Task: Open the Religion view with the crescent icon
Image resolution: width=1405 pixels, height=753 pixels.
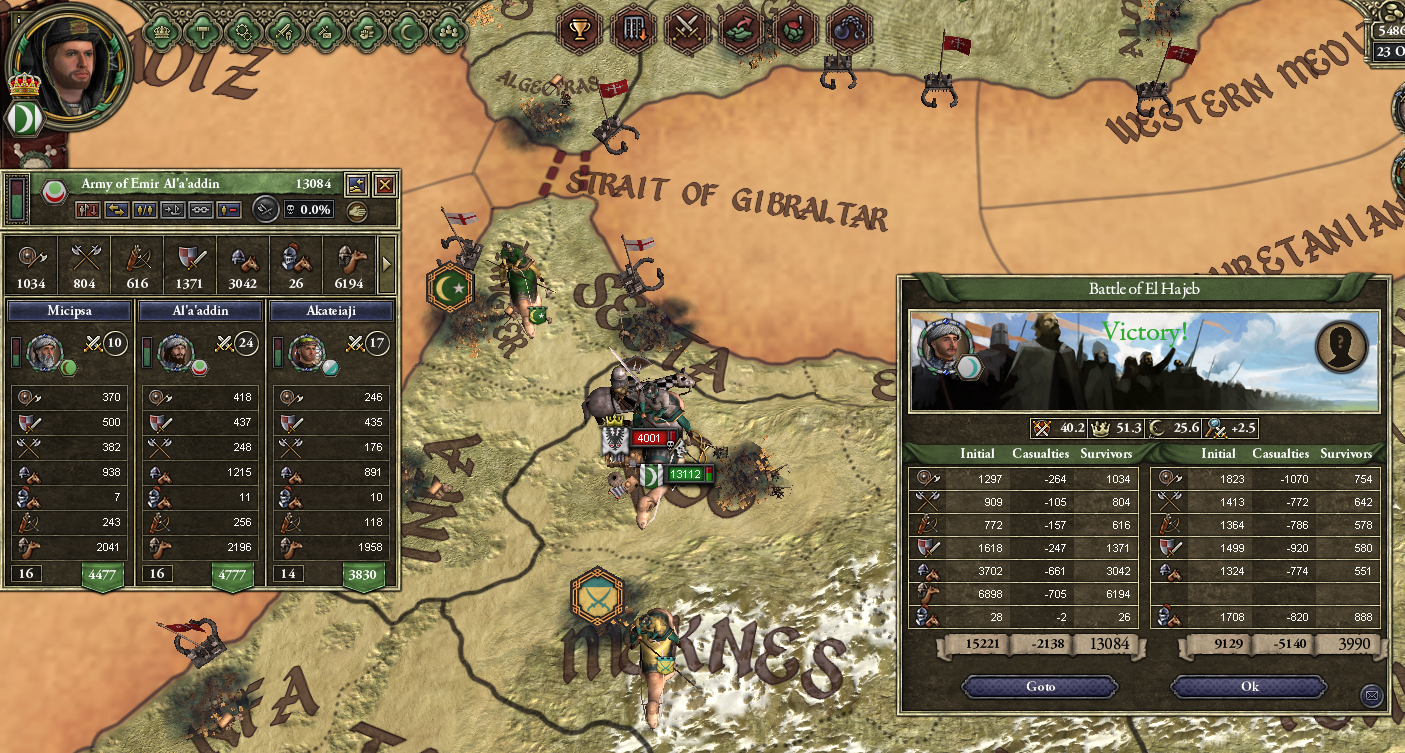Action: point(407,31)
